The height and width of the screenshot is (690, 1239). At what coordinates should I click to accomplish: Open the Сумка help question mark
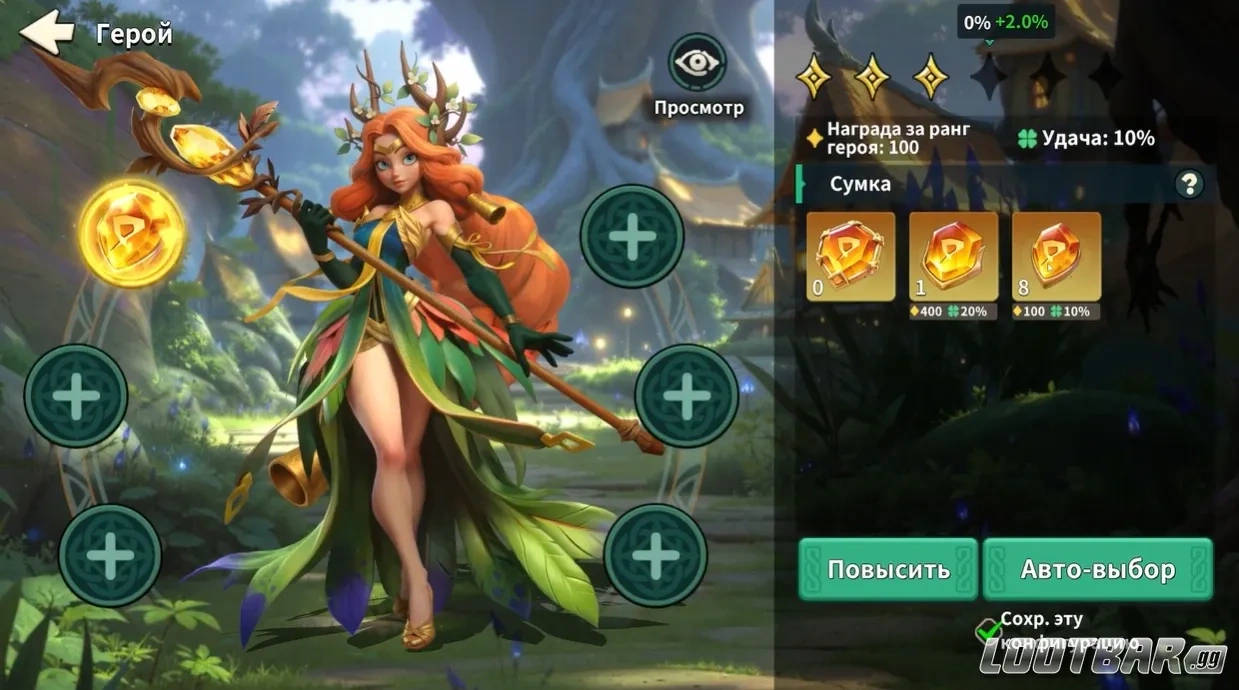pos(1189,184)
